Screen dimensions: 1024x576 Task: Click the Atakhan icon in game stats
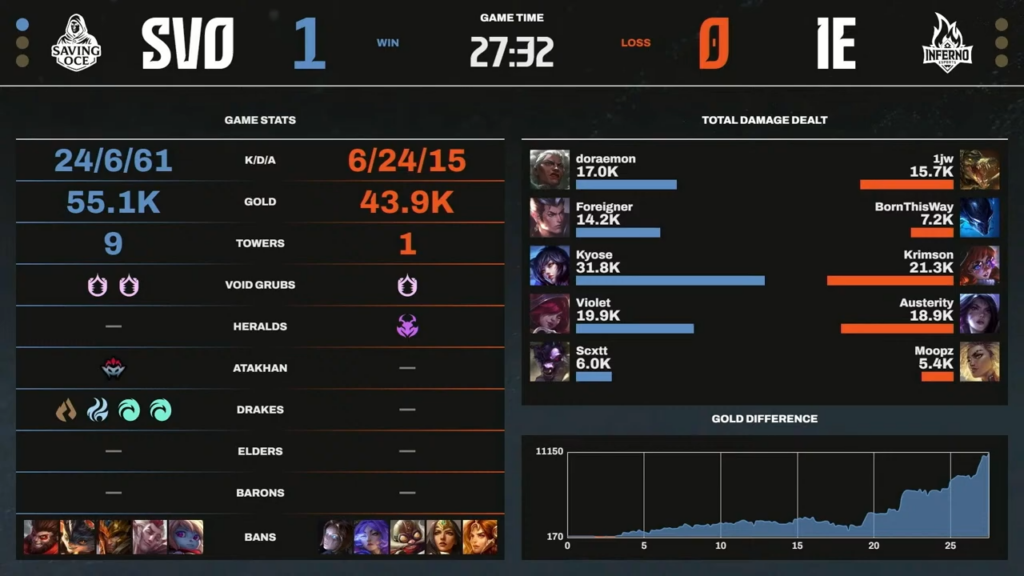[113, 368]
